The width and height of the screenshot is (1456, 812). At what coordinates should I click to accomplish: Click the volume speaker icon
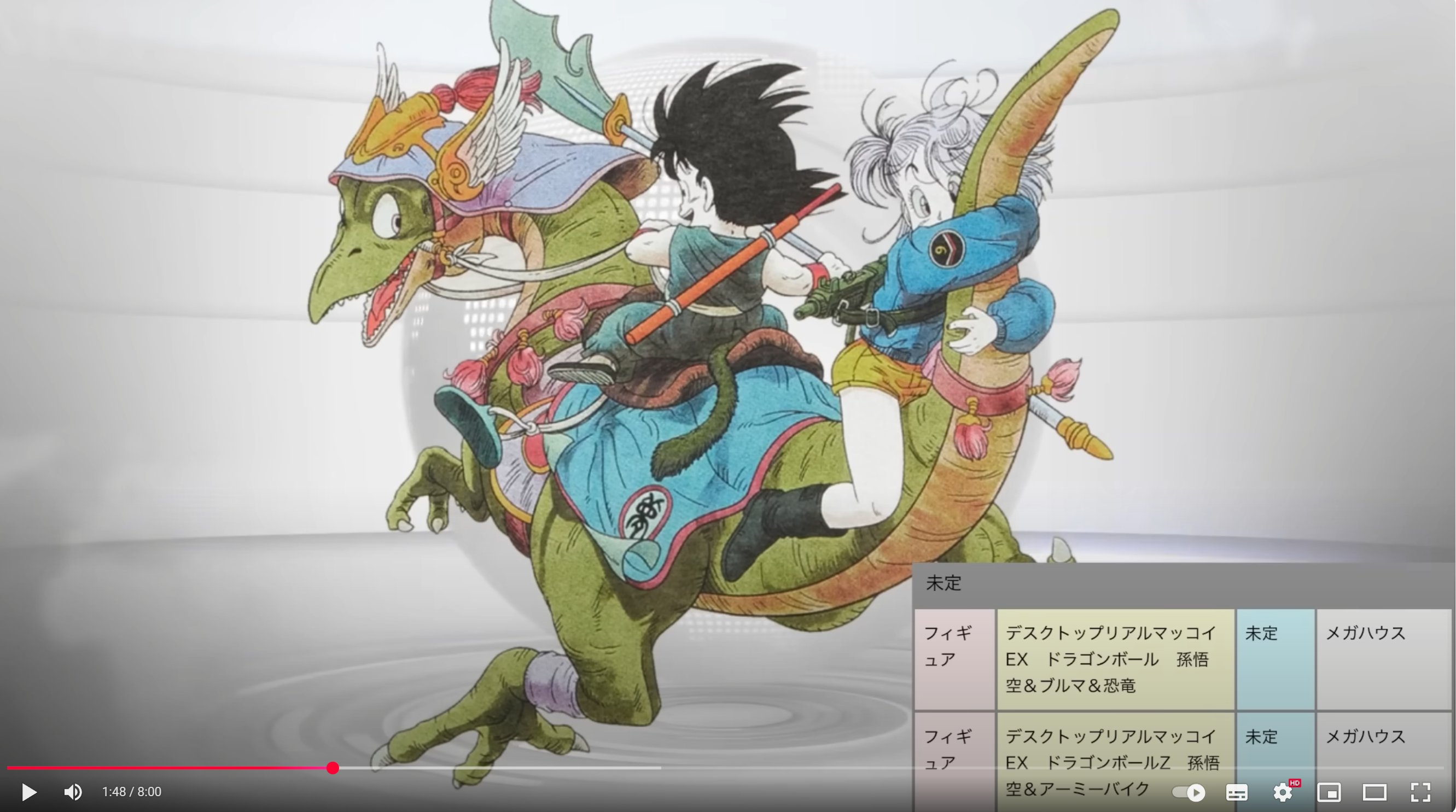click(x=73, y=792)
